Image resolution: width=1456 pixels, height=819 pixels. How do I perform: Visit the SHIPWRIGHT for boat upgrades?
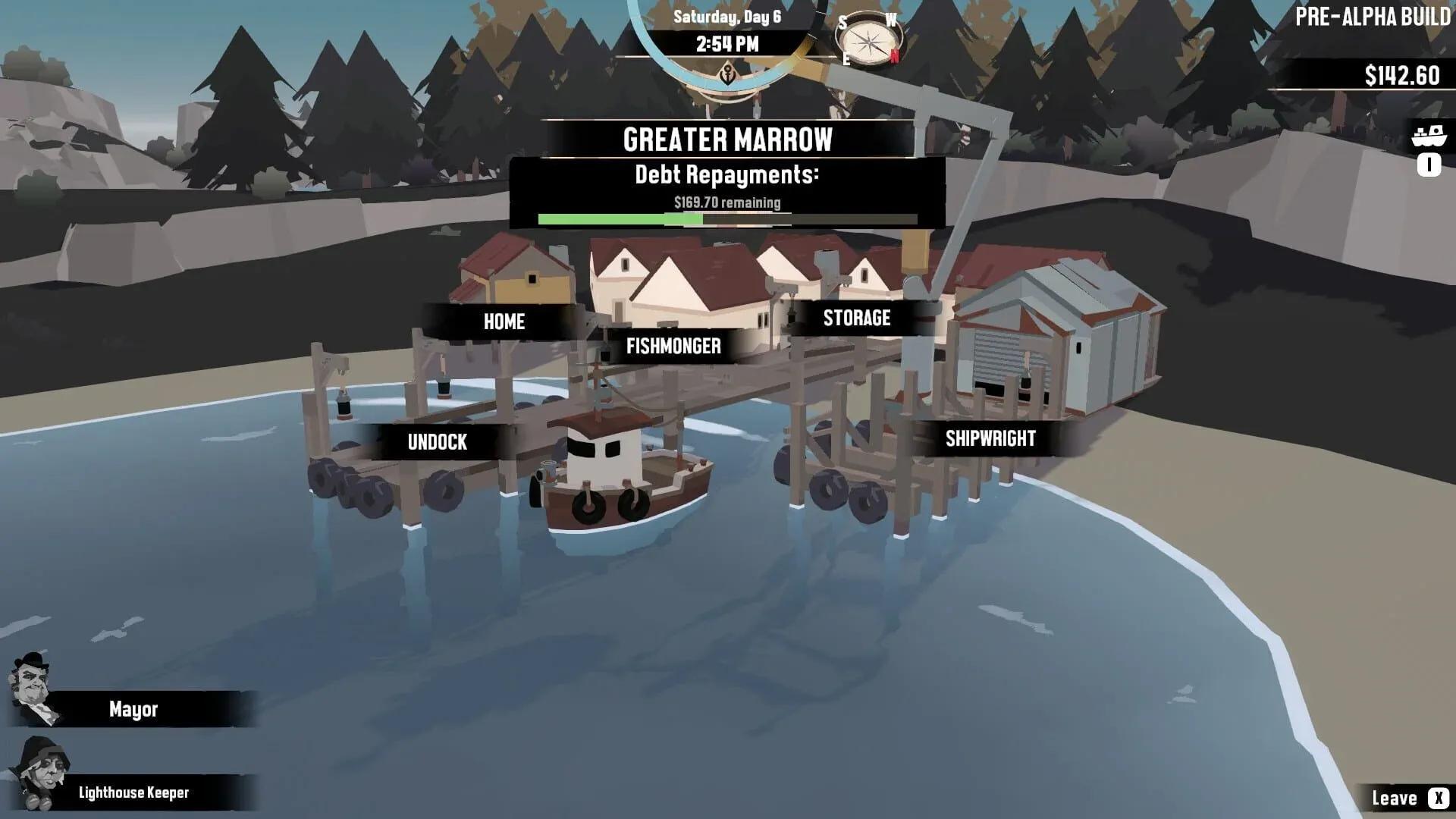tap(990, 438)
